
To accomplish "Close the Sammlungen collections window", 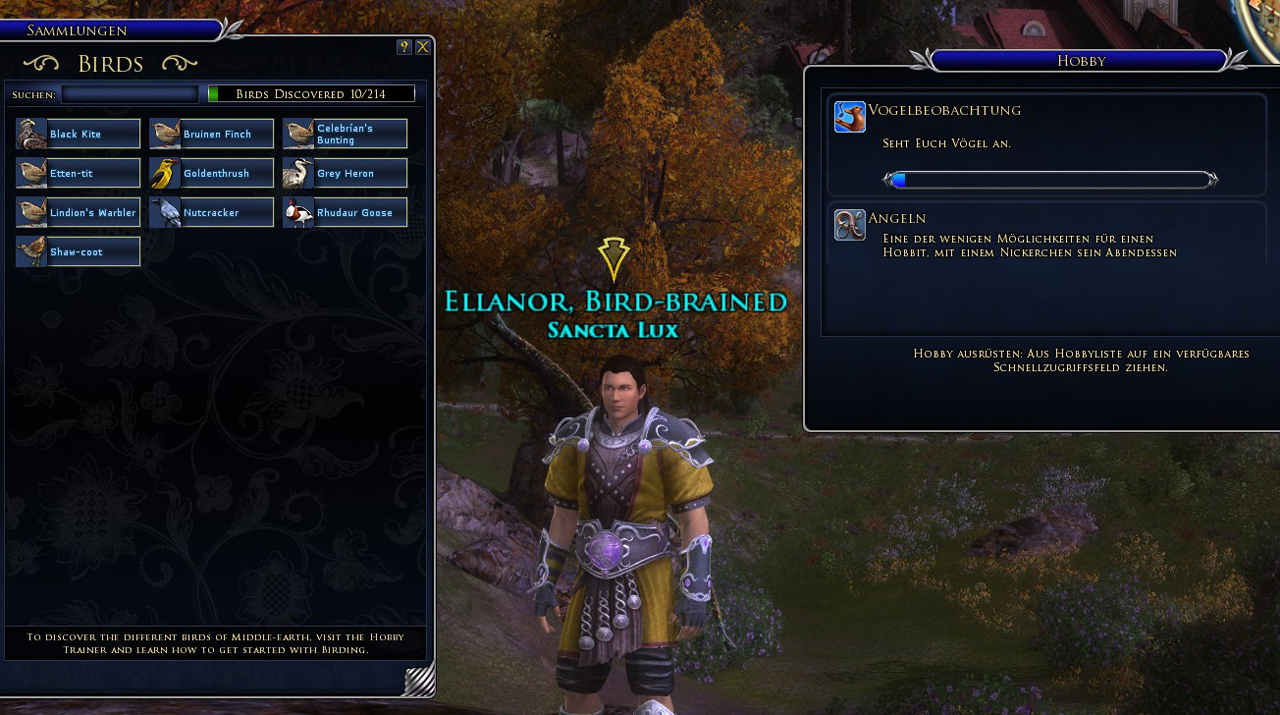I will pyautogui.click(x=423, y=47).
